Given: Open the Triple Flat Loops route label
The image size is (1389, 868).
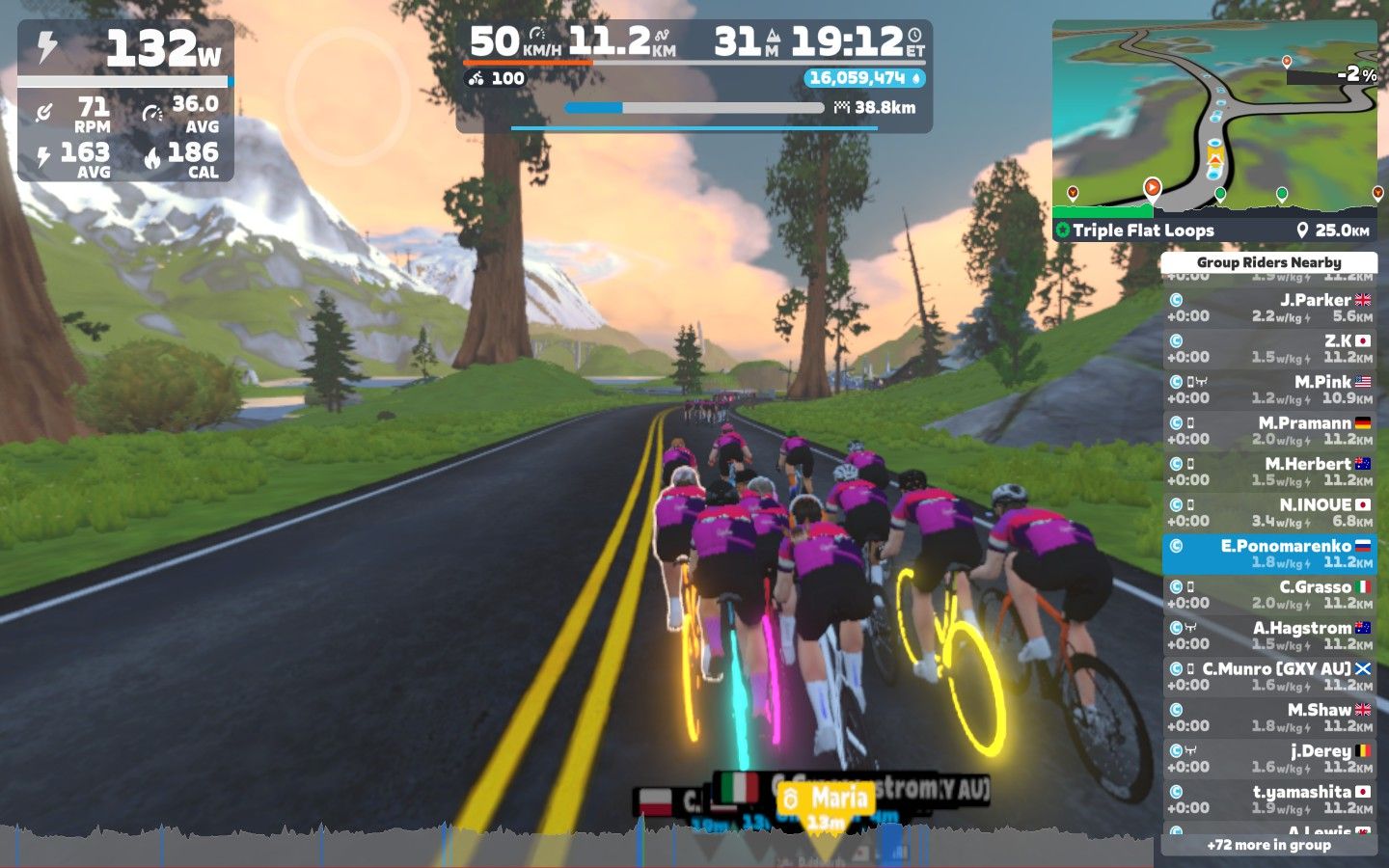Looking at the screenshot, I should [1143, 231].
